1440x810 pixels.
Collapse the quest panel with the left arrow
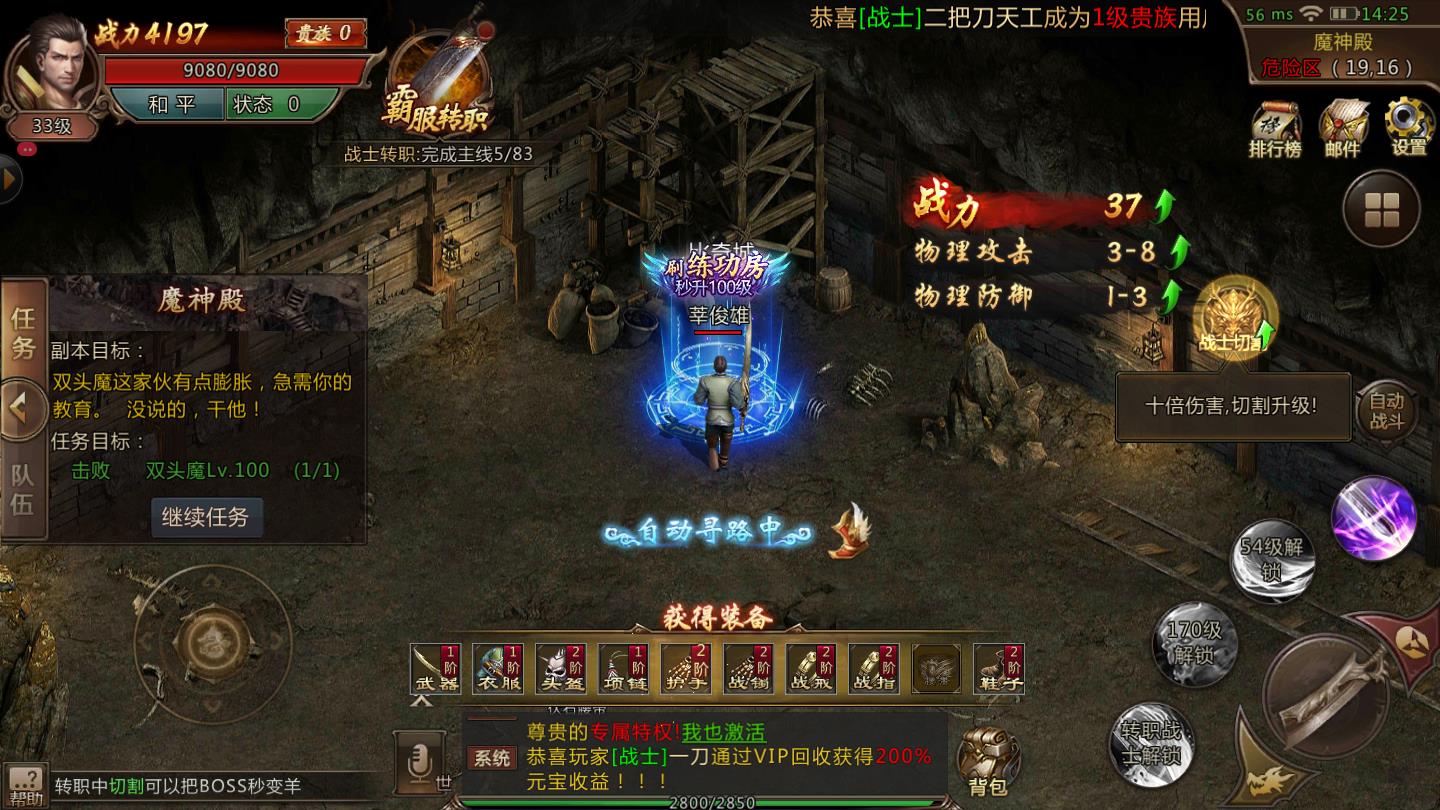(x=24, y=401)
